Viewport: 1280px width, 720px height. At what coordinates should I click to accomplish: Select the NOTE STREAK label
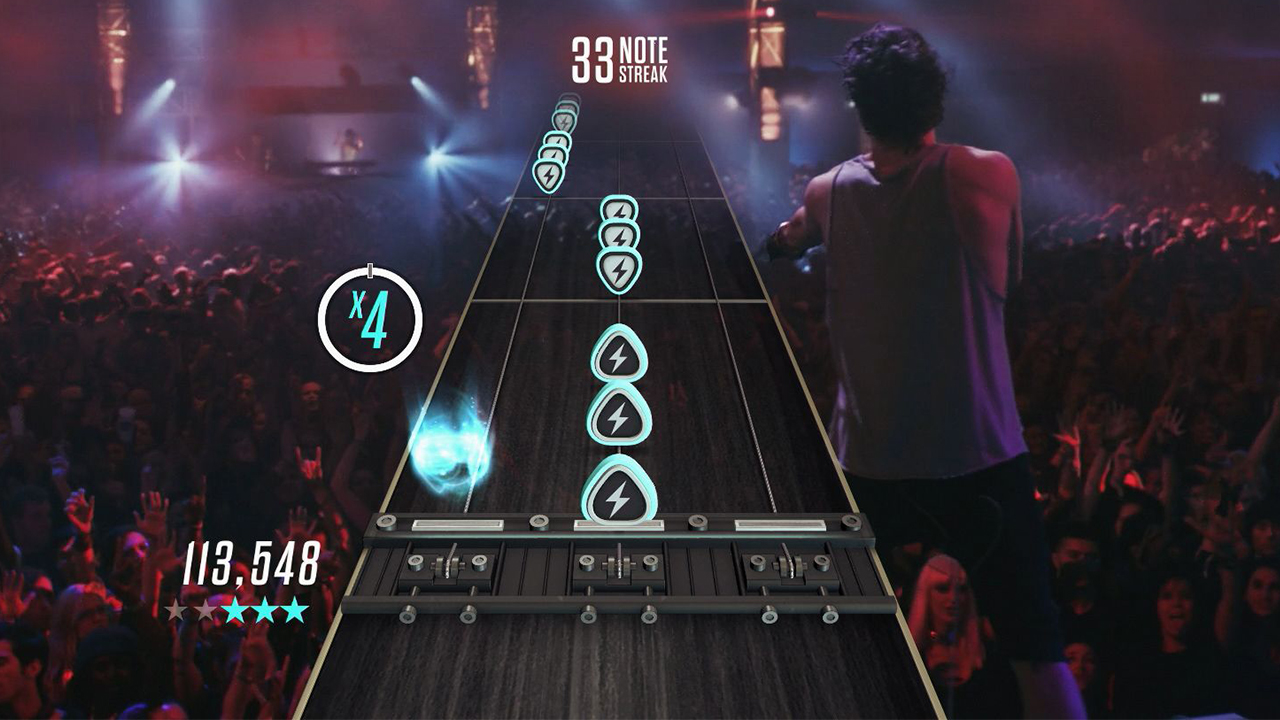pos(641,55)
